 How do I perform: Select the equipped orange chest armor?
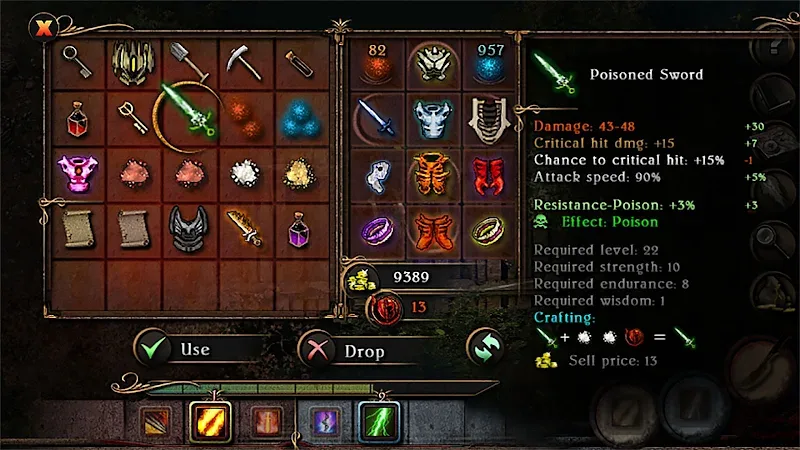pos(434,173)
